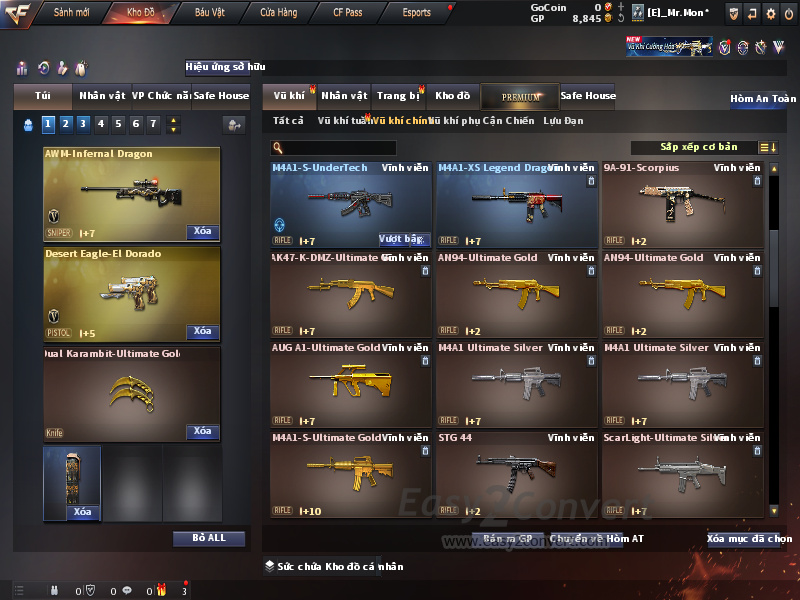Select the M4A1-S-UnderTech rifle
This screenshot has width=800, height=600.
coord(350,205)
